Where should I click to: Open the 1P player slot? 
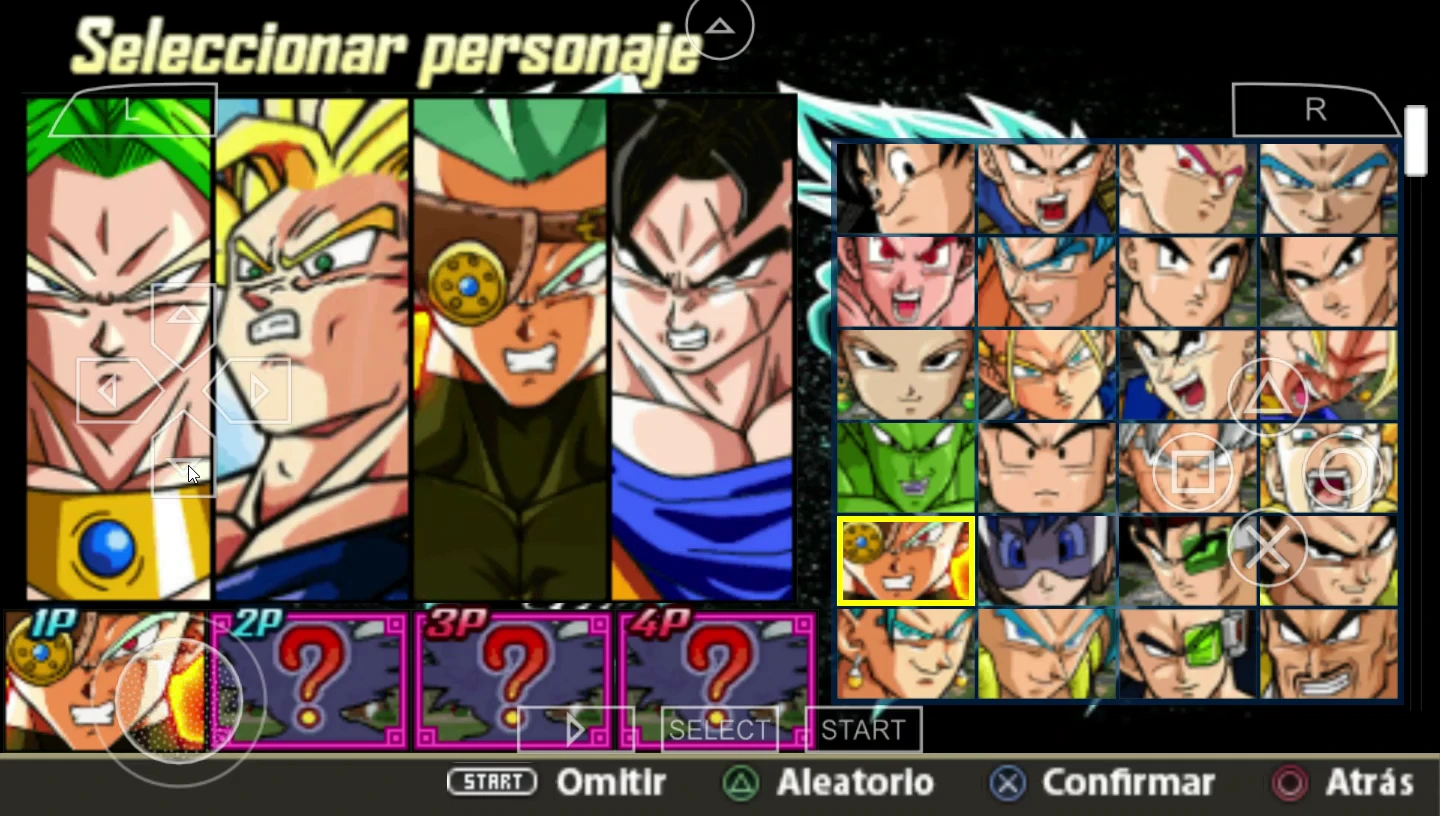105,680
